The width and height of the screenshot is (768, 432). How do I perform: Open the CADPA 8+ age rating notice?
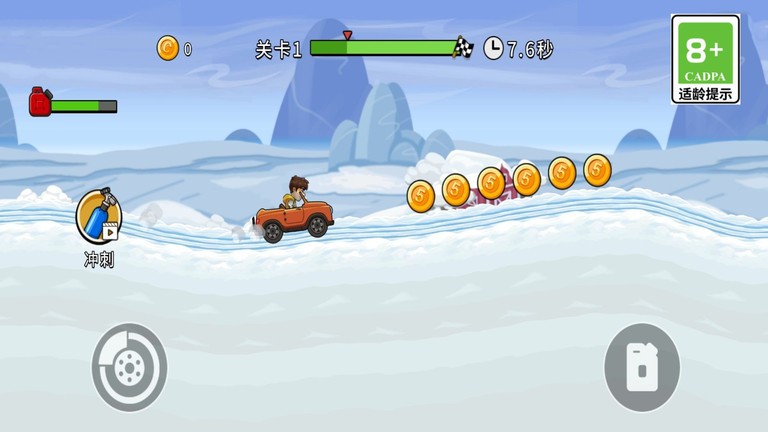pos(705,59)
